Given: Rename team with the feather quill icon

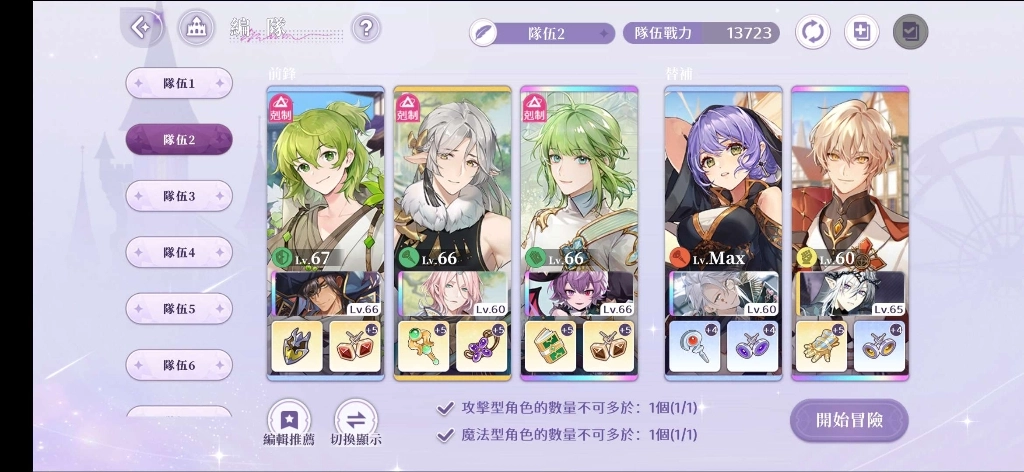Looking at the screenshot, I should click(x=485, y=33).
